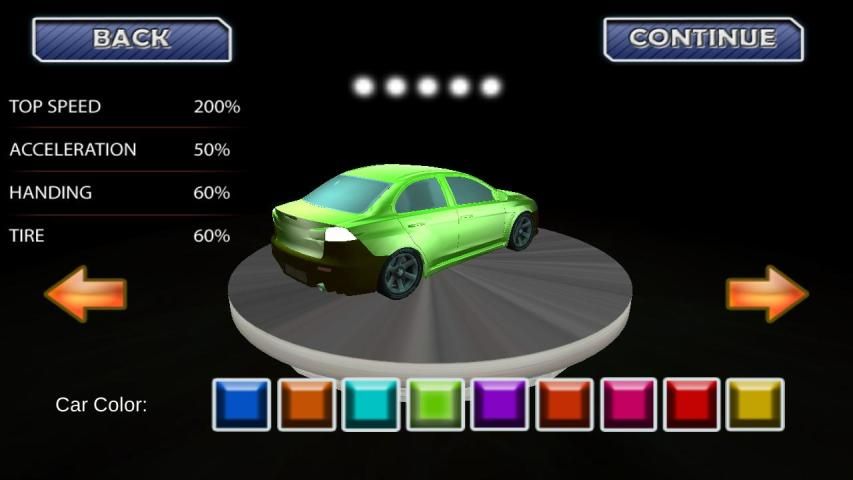Choose the blue car color swatch

(241, 404)
